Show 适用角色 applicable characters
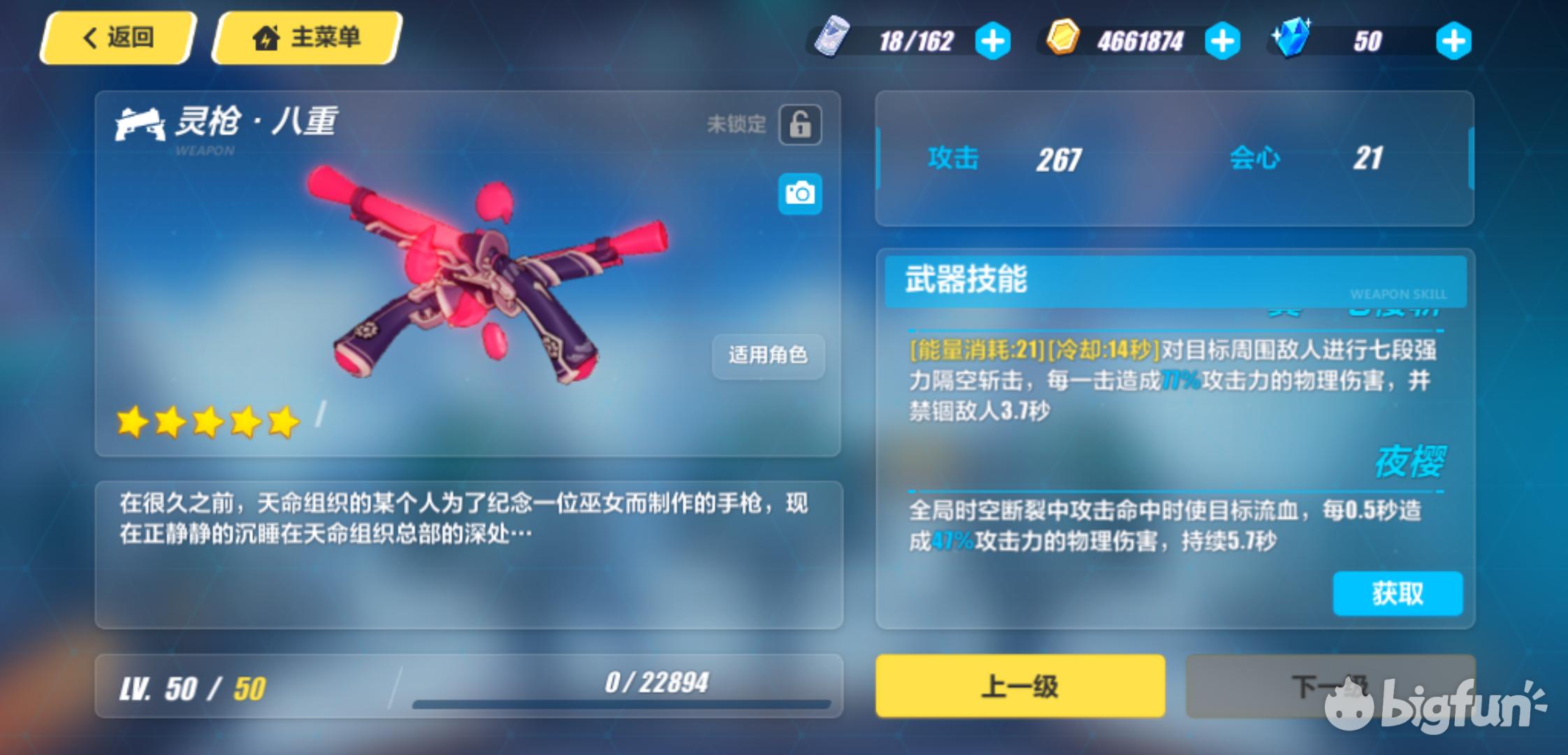Screen dimensions: 1568x755 [768, 355]
